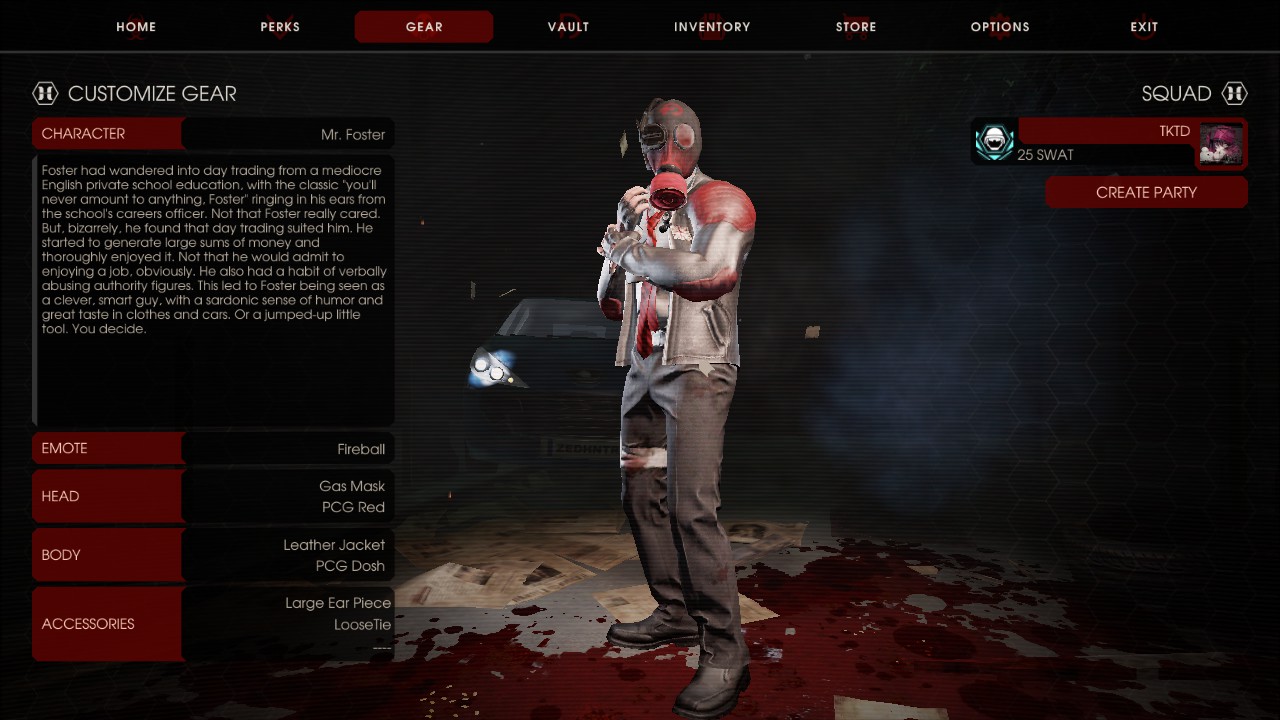Screen dimensions: 1280x720
Task: Open the Vault tab
Action: tap(568, 27)
